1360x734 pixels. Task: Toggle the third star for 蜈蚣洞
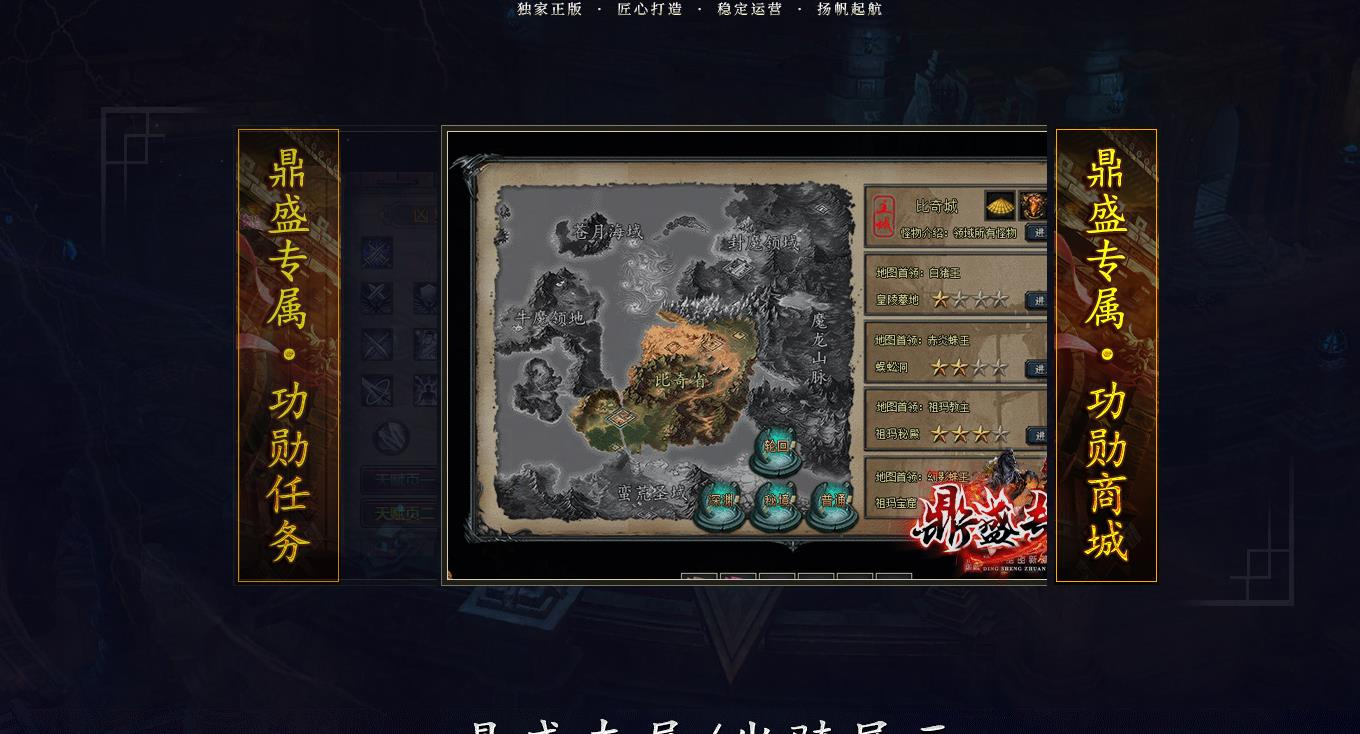point(979,369)
